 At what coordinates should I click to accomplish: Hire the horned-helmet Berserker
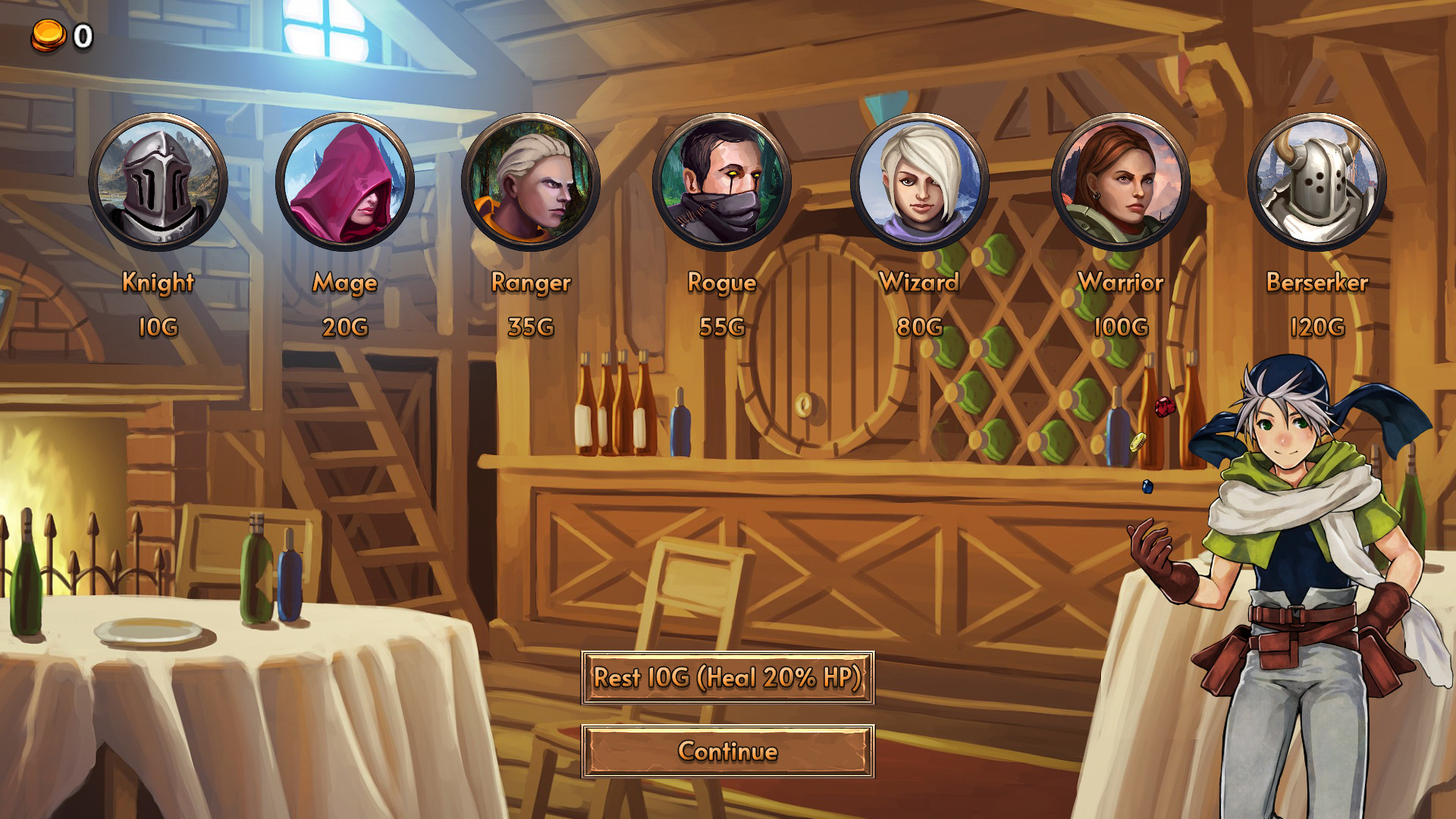1317,182
